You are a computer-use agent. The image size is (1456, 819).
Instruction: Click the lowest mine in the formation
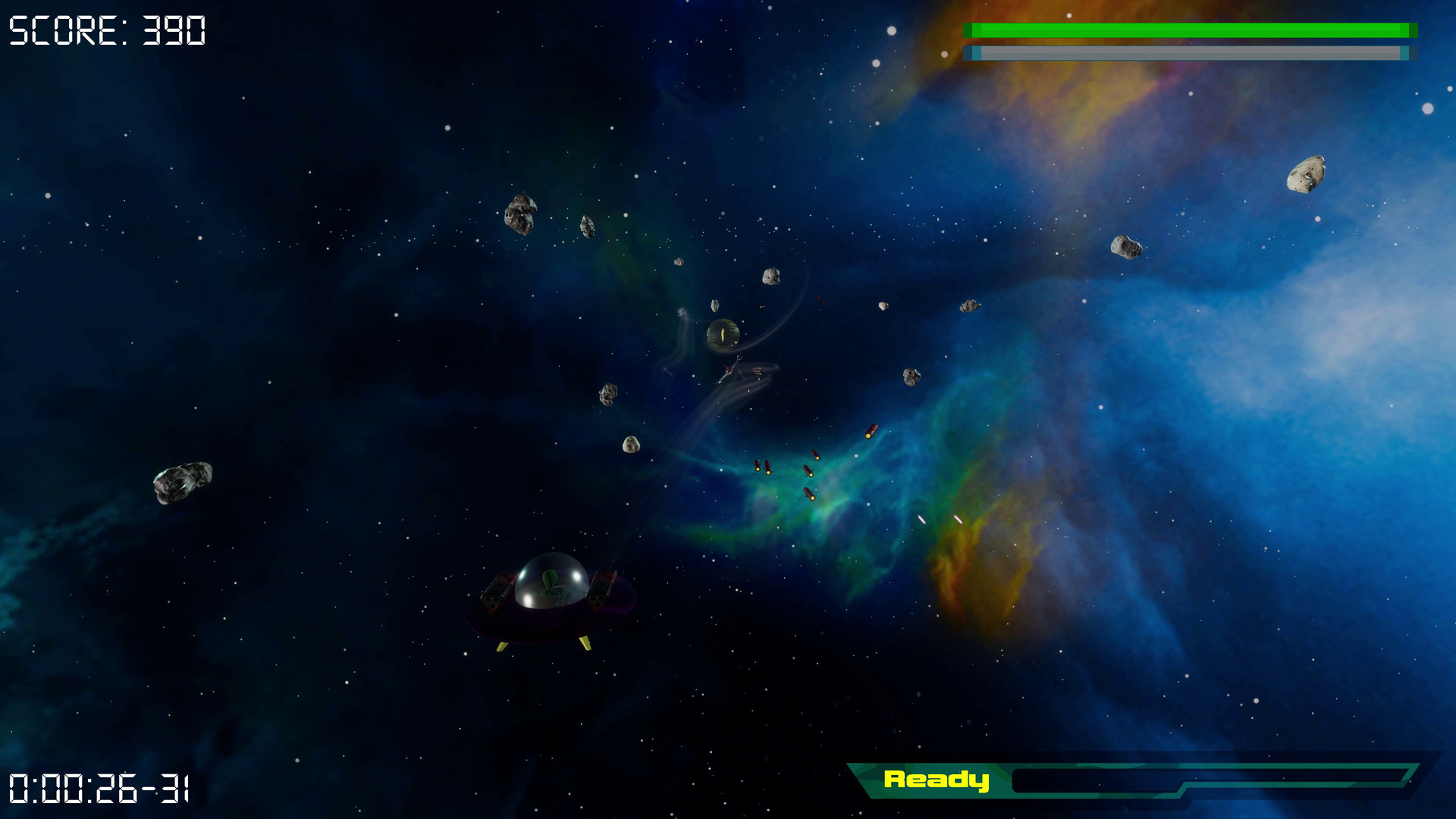point(809,495)
